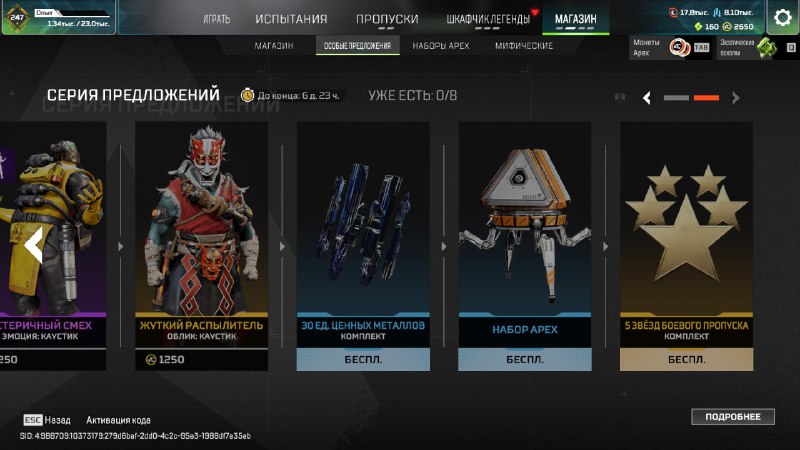
Task: Go to Шкафчик легенды tab
Action: (x=487, y=19)
